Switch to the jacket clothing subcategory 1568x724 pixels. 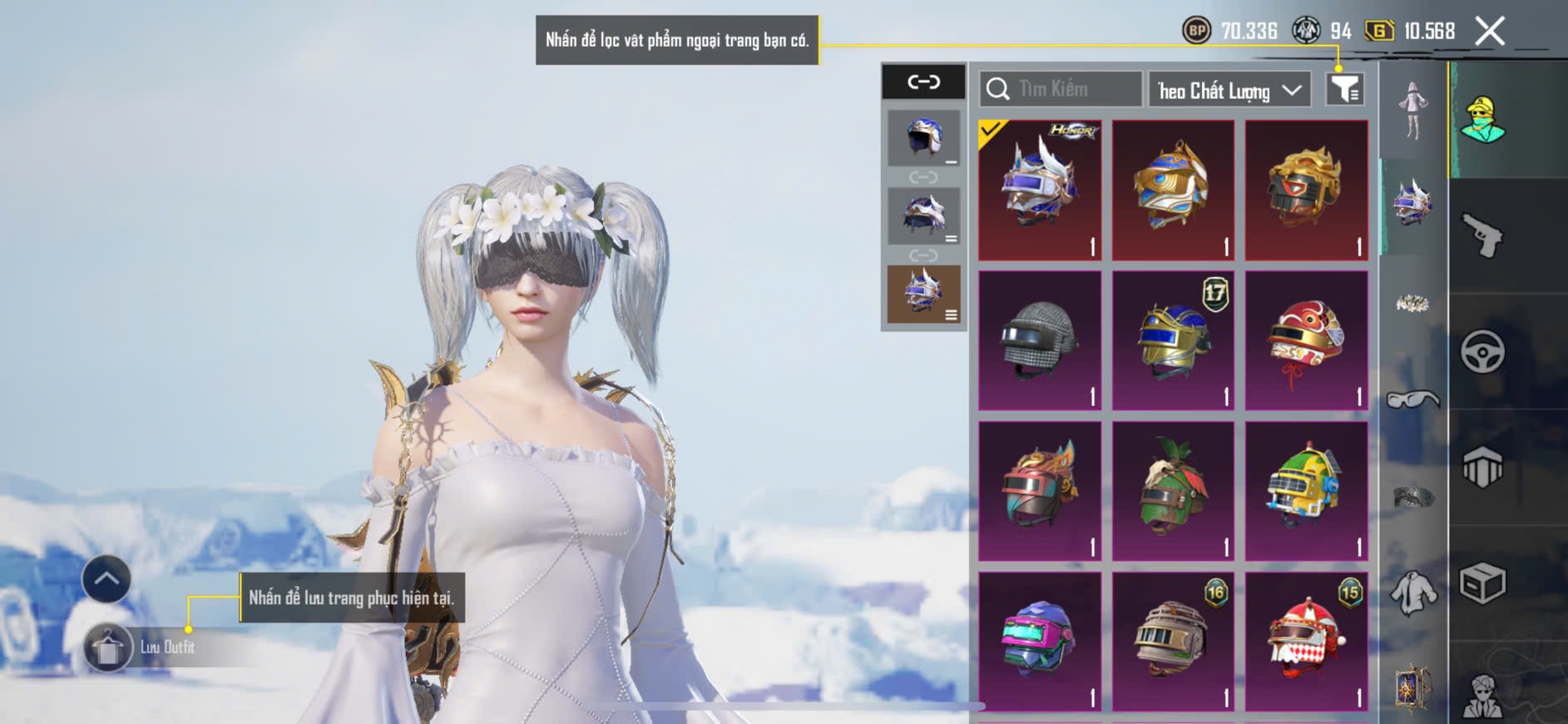coord(1412,593)
